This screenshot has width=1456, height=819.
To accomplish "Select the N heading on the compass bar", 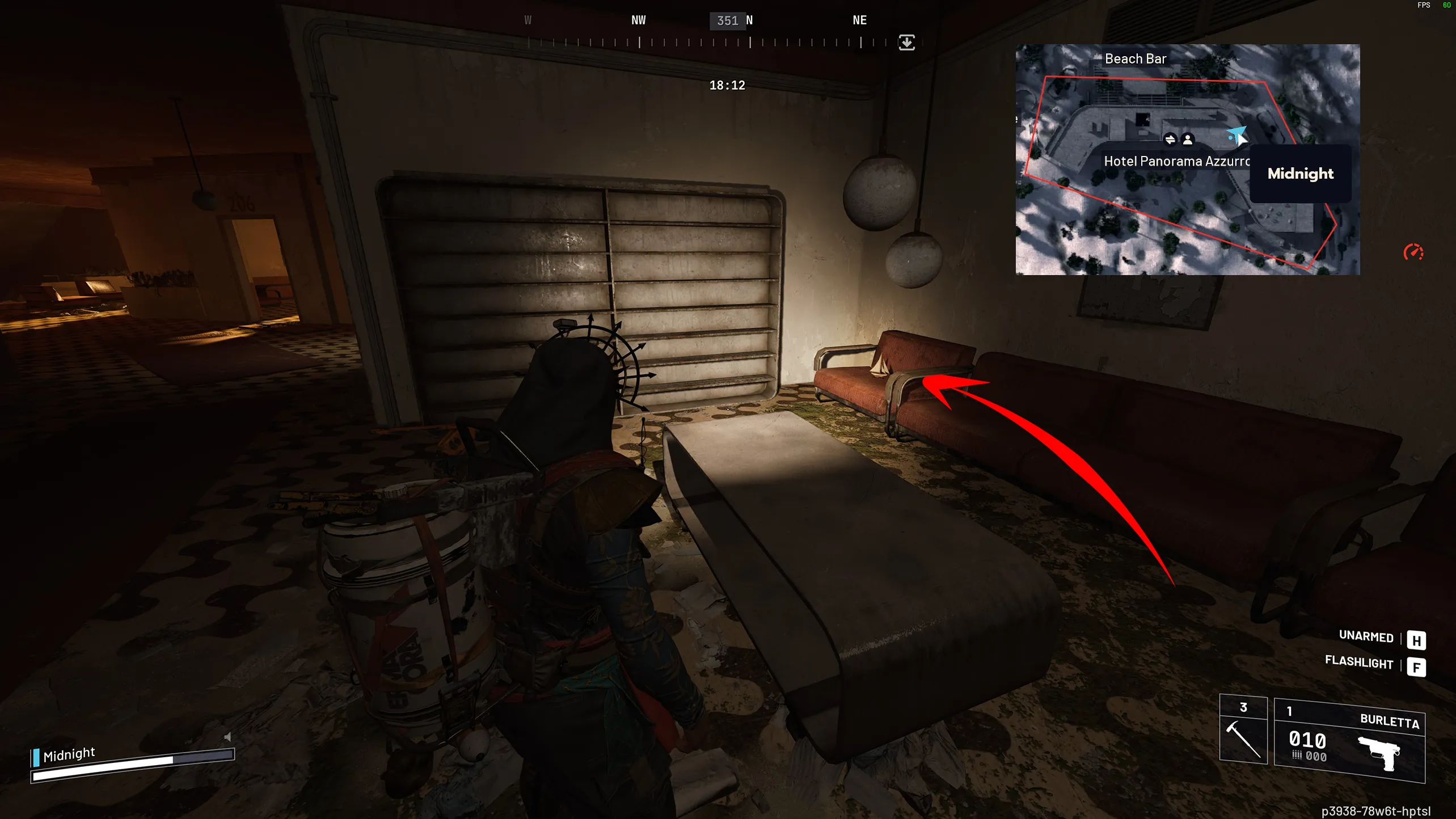I will pyautogui.click(x=750, y=20).
